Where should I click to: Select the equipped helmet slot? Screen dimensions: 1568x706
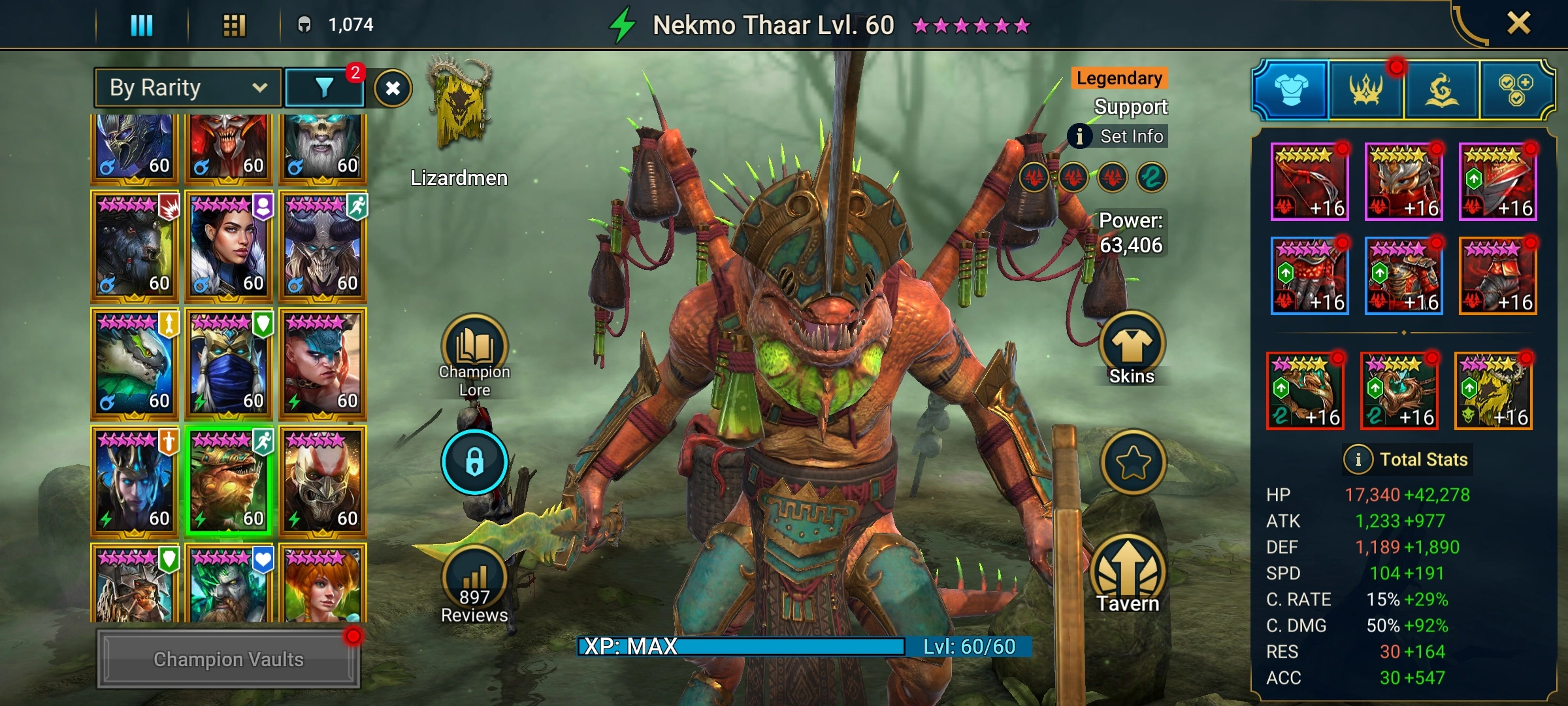(1403, 182)
